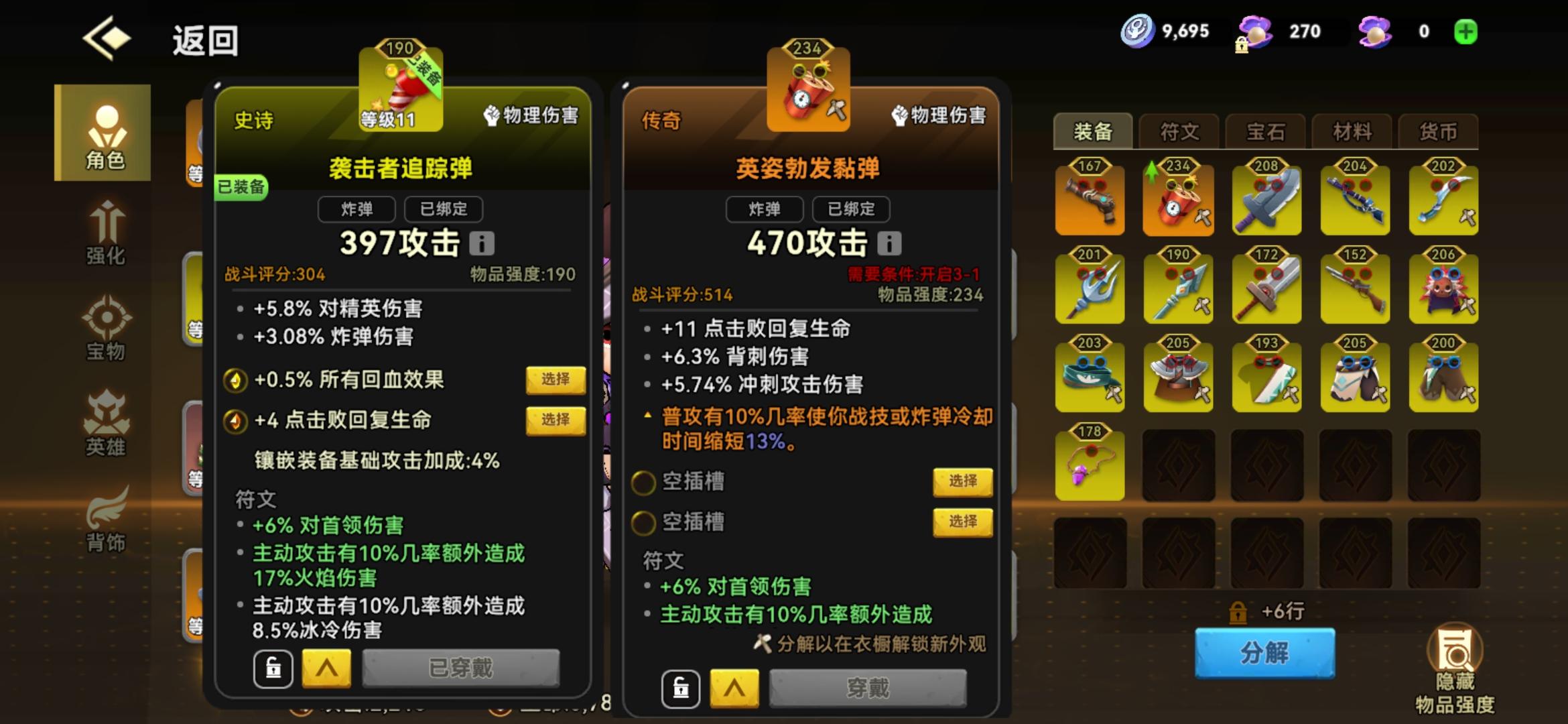Image resolution: width=1568 pixels, height=724 pixels.
Task: Switch to the 材料 tab
Action: click(x=1352, y=132)
